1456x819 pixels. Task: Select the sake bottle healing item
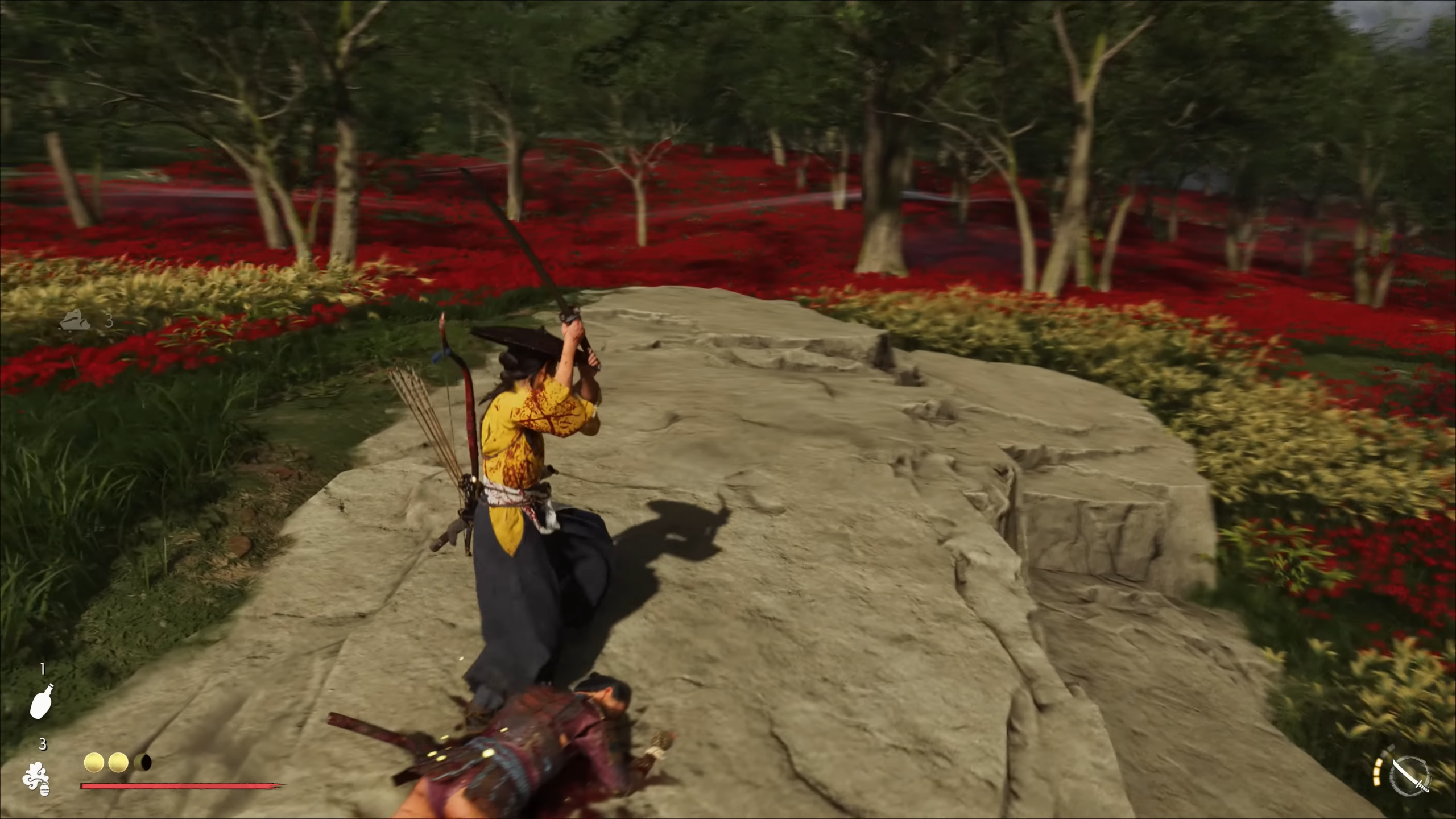click(x=41, y=700)
